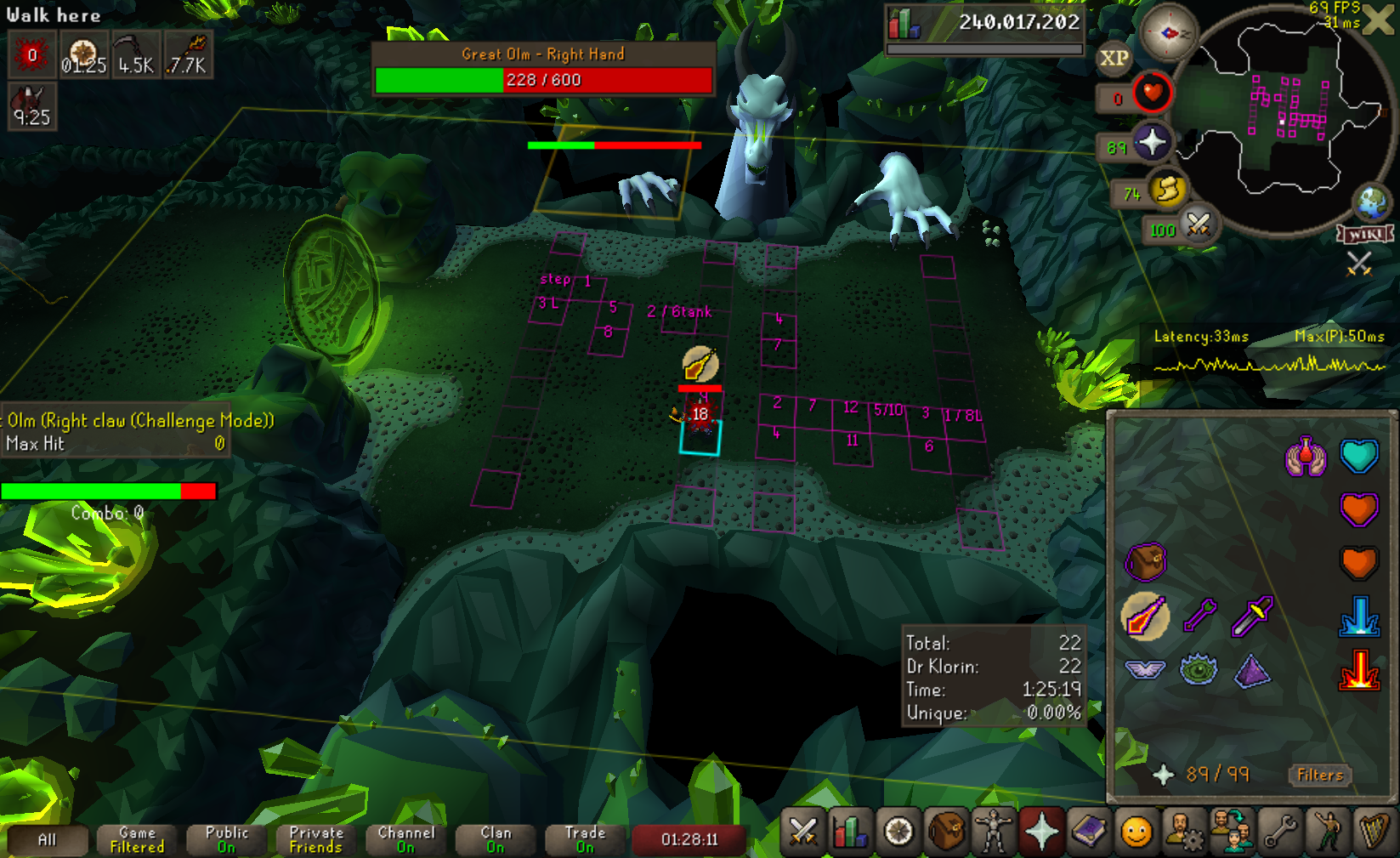
Task: Open the Worn Equipment tab
Action: (993, 832)
